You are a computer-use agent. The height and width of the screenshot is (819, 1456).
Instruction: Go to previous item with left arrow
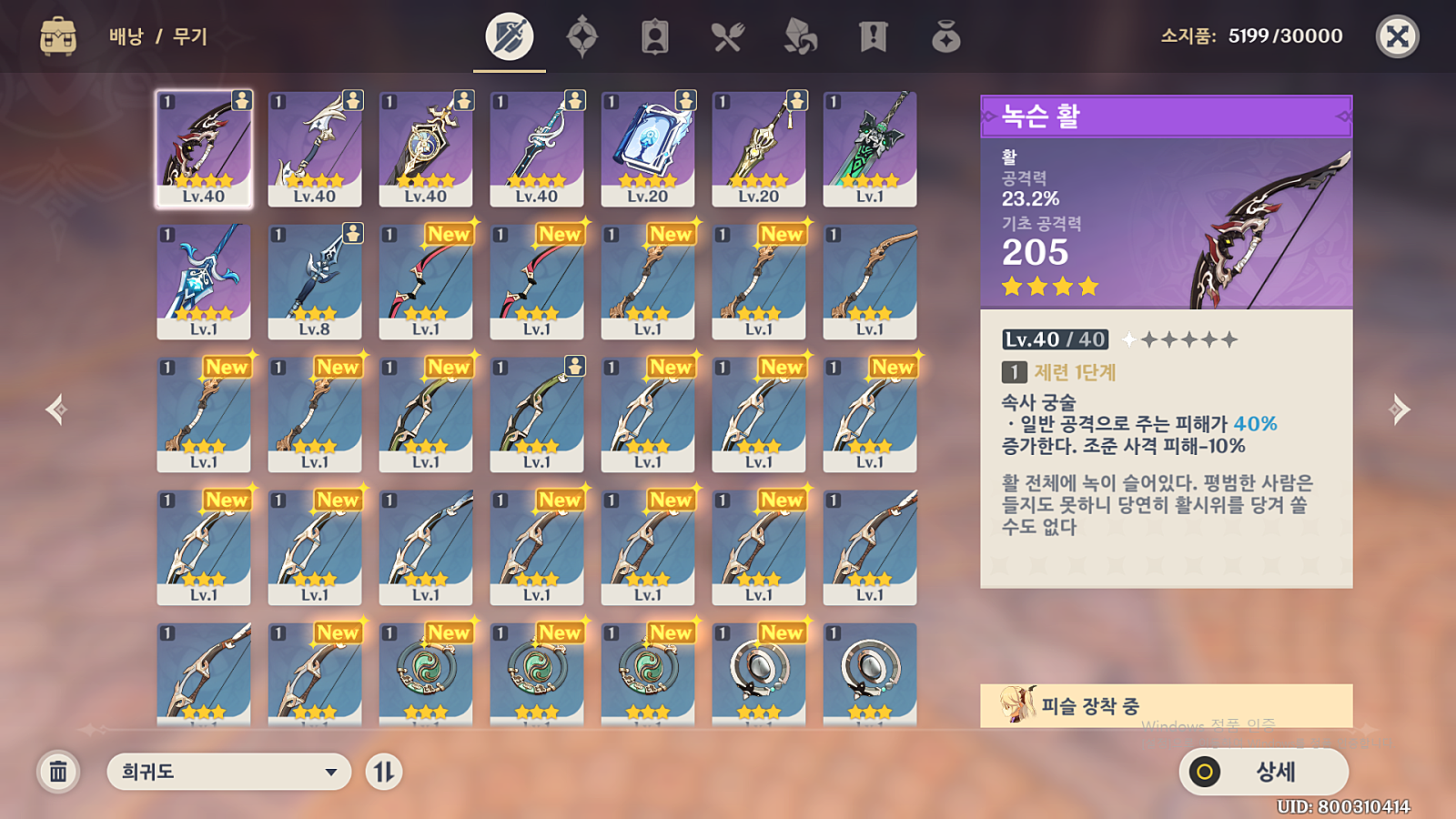pos(56,409)
